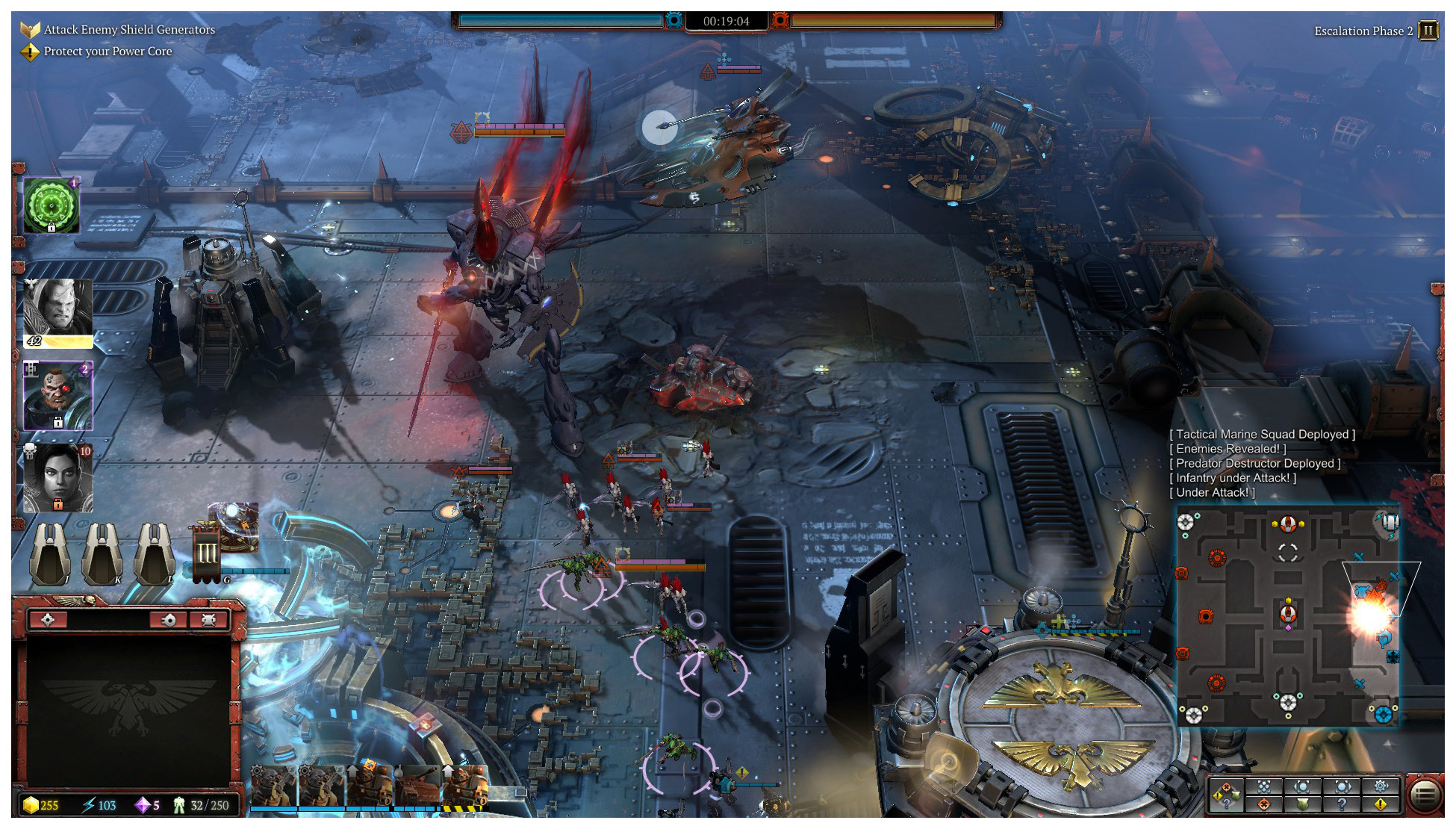Viewport: 1456px width, 829px height.
Task: Activate the green circular doctrine ability
Action: click(51, 205)
